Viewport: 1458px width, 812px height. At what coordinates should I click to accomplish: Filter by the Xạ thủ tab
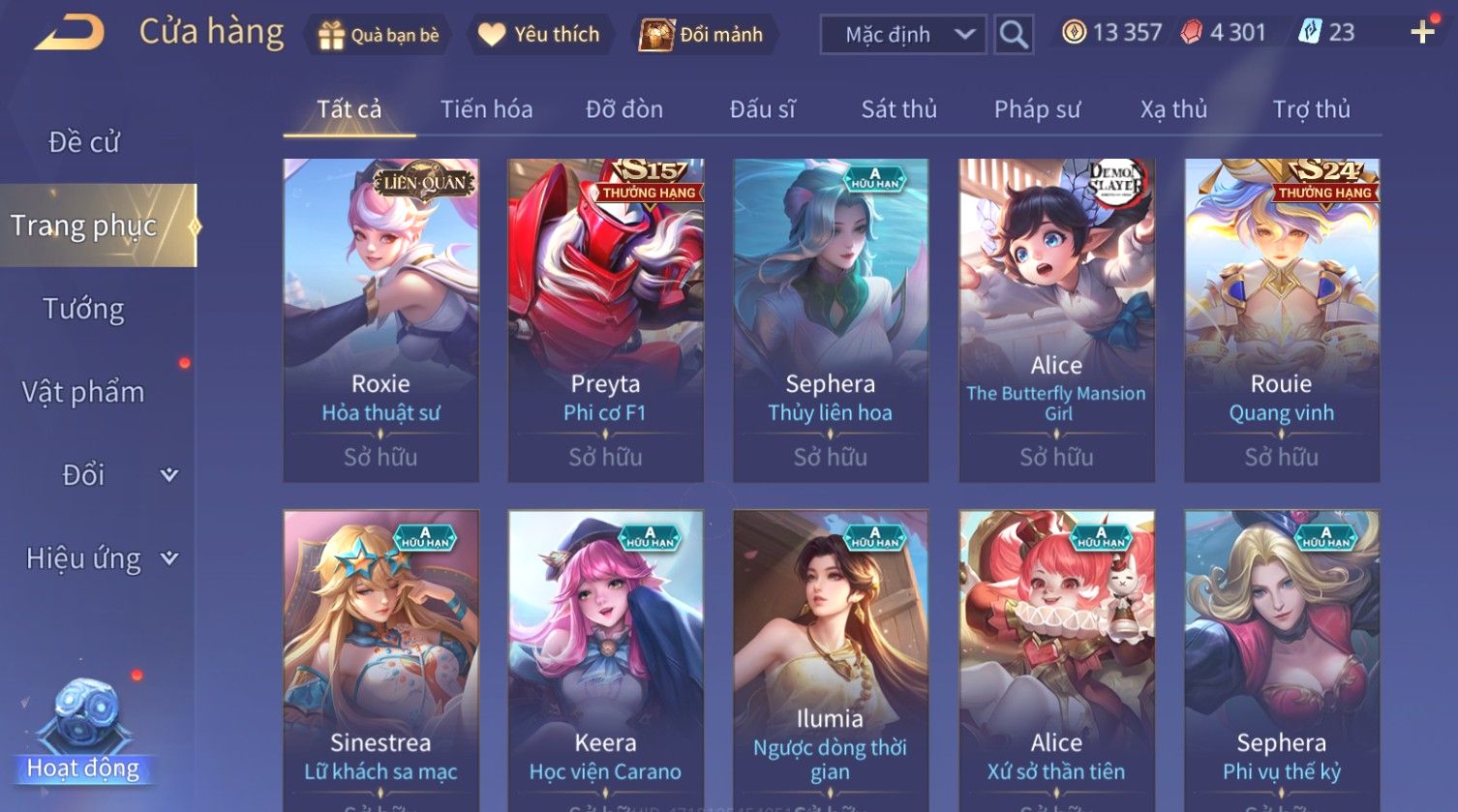[x=1173, y=109]
